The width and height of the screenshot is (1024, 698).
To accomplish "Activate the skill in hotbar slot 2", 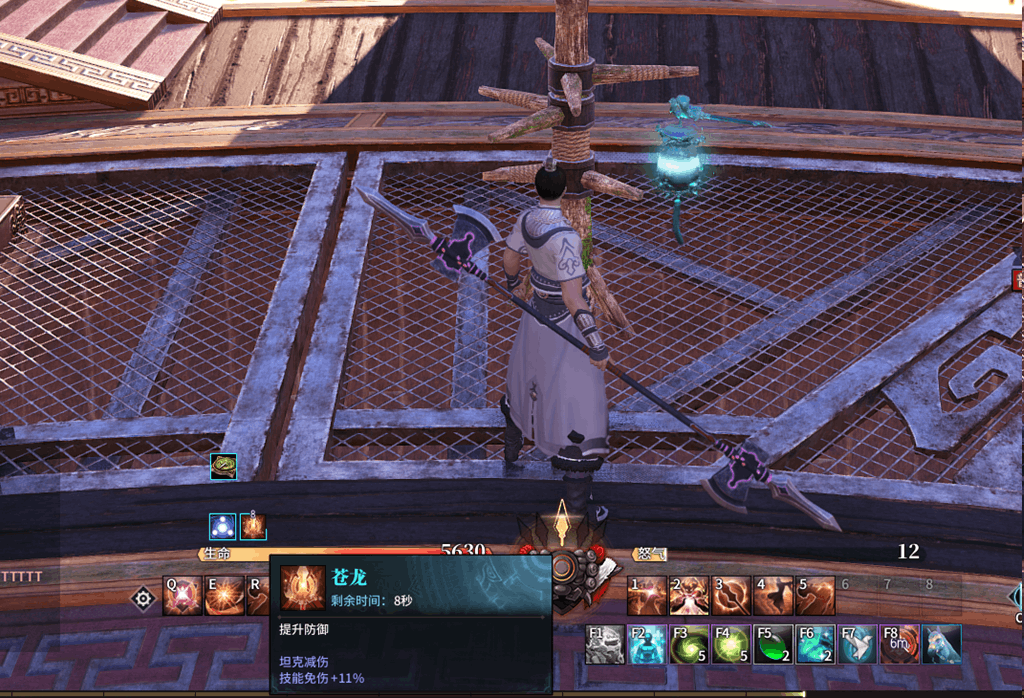I will tap(689, 596).
